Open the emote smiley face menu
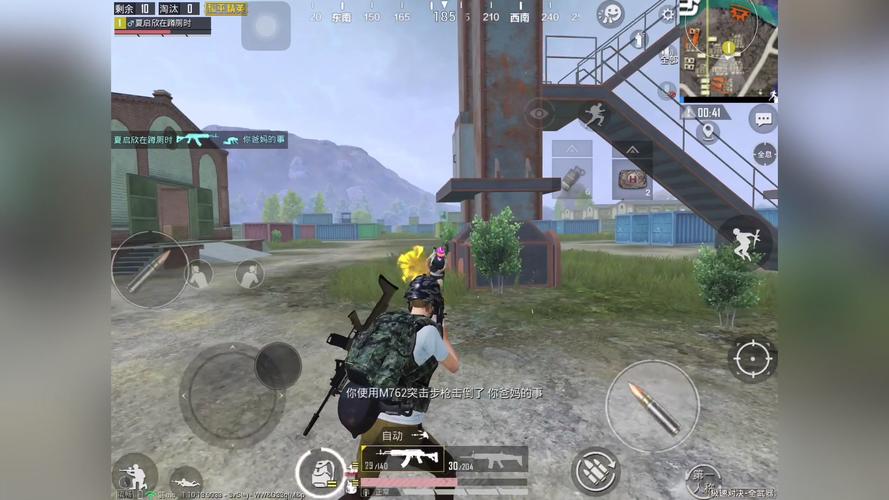 (x=610, y=14)
